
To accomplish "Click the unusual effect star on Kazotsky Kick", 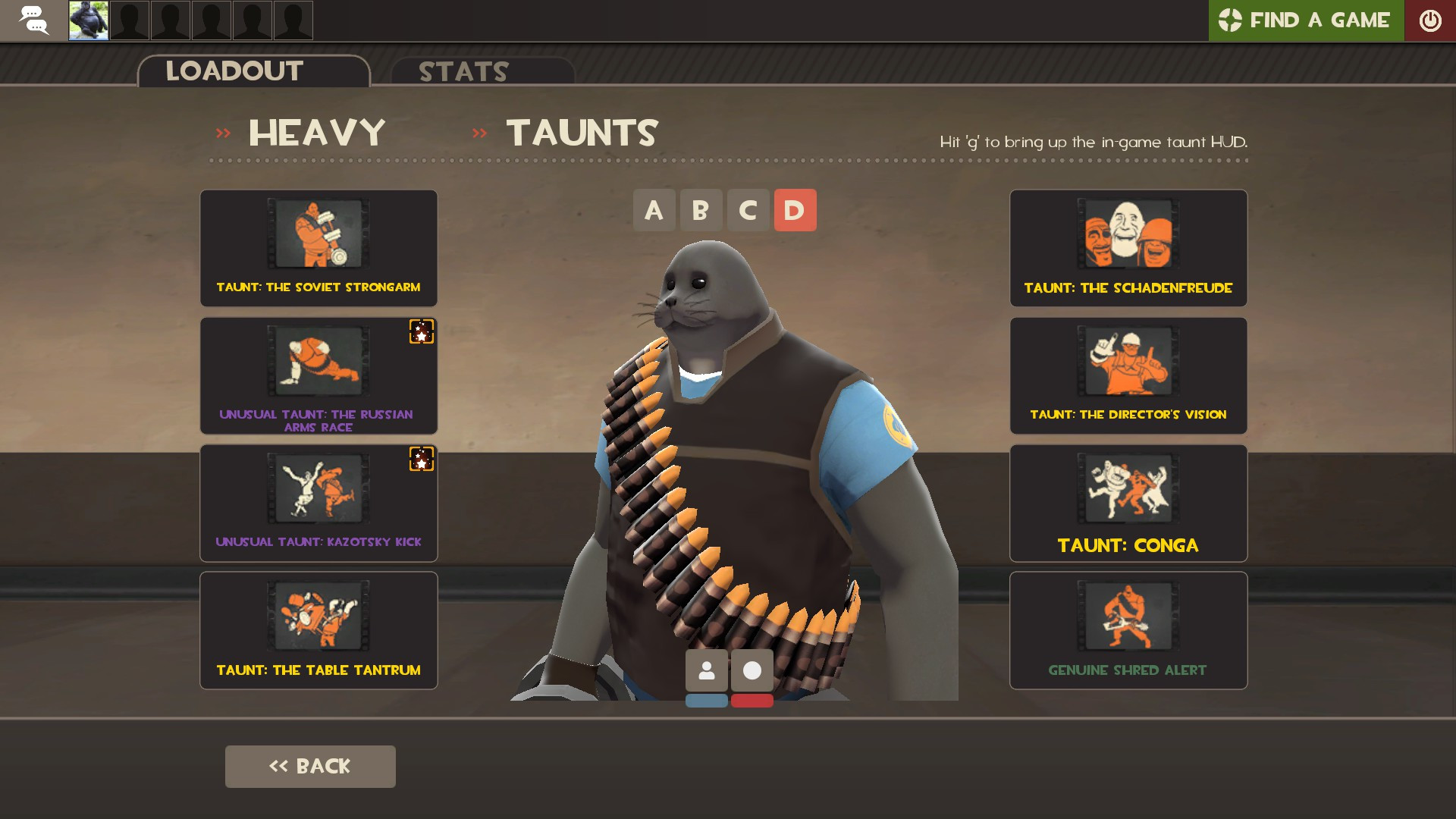I will coord(422,460).
